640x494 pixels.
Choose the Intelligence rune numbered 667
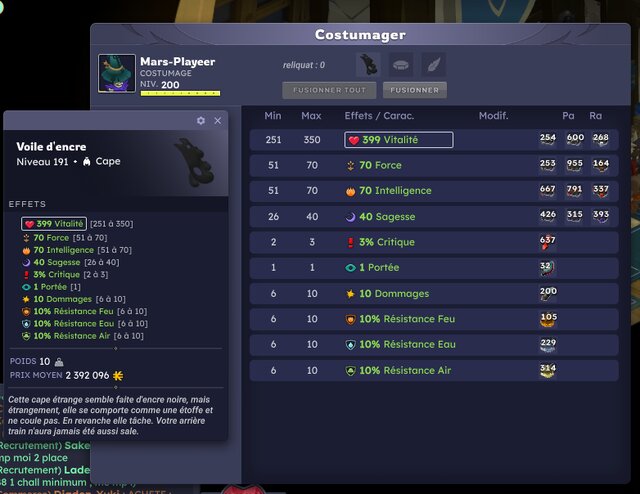(548, 191)
